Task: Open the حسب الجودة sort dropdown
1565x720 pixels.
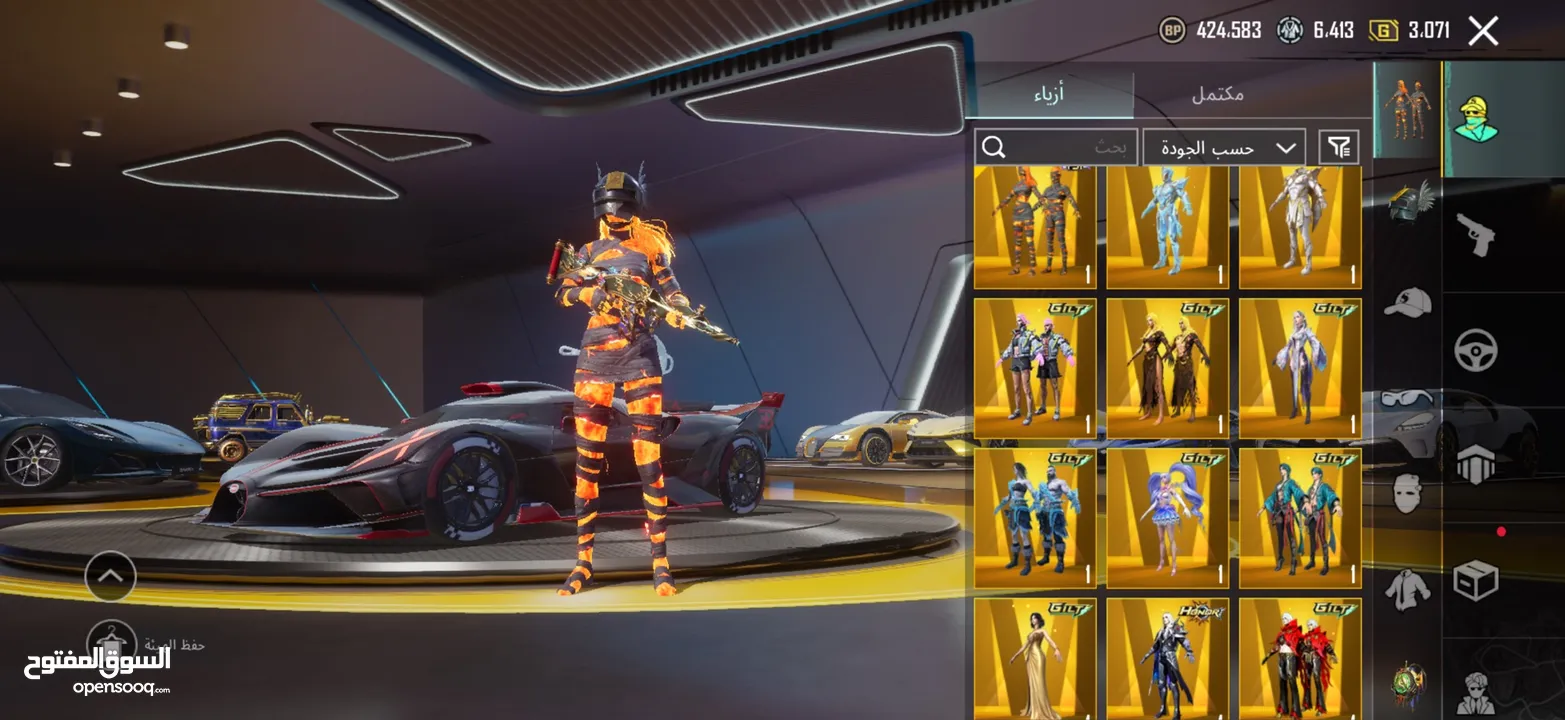Action: (1223, 148)
